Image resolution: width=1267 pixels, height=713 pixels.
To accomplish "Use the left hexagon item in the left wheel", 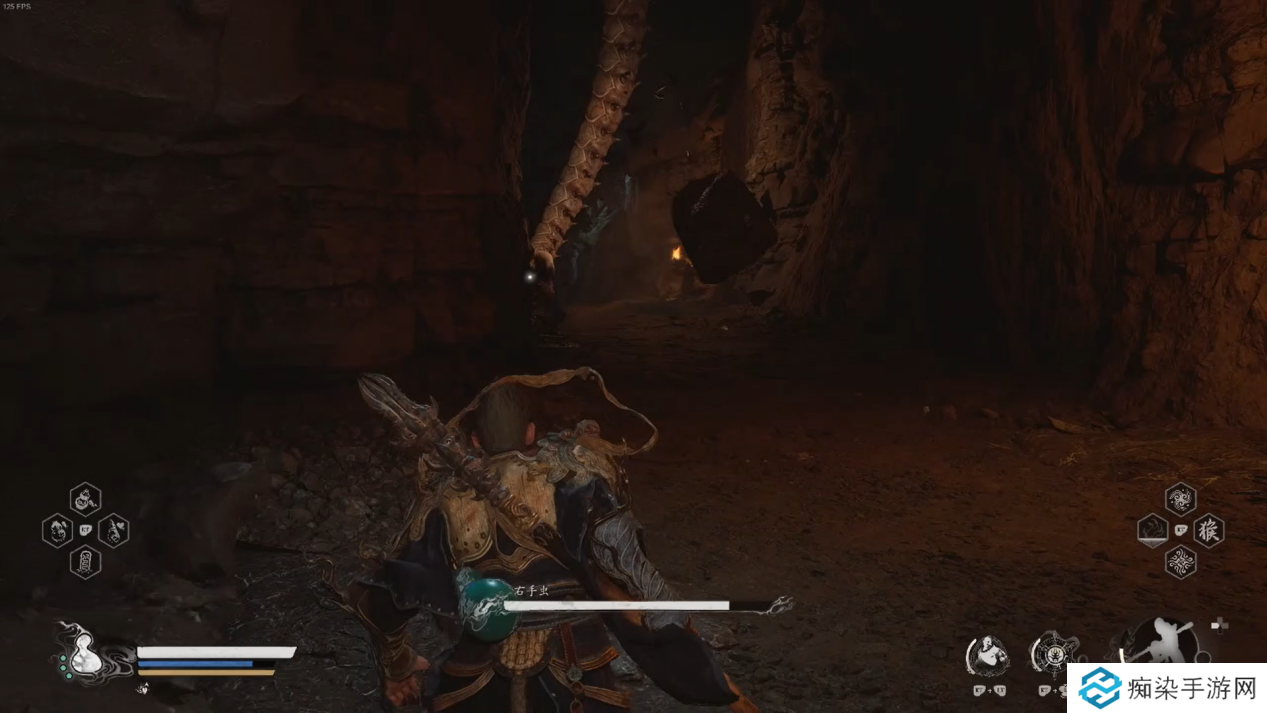I will 57,530.
